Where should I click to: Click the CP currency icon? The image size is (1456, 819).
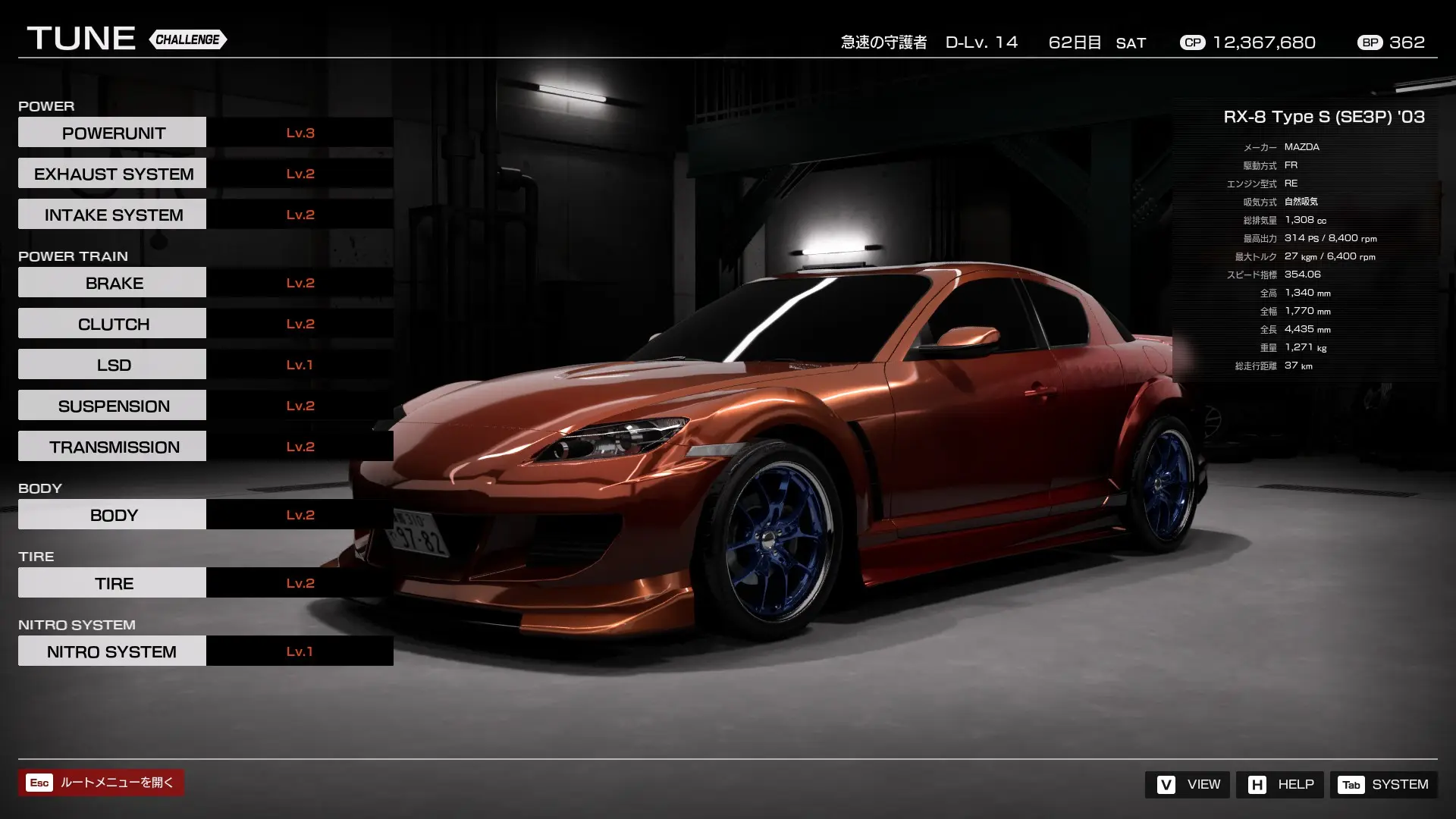point(1192,42)
